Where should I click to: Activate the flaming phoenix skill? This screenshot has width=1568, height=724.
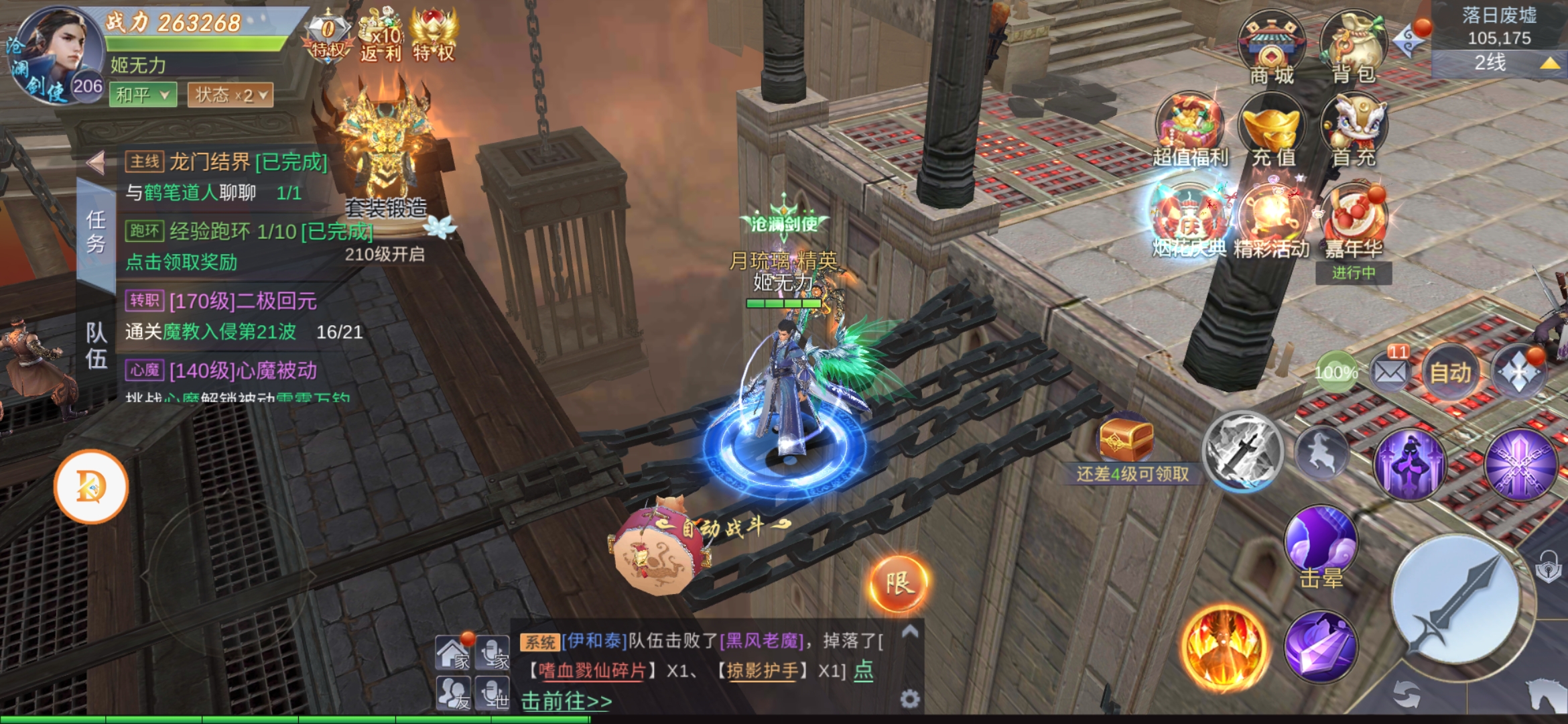[x=1224, y=647]
